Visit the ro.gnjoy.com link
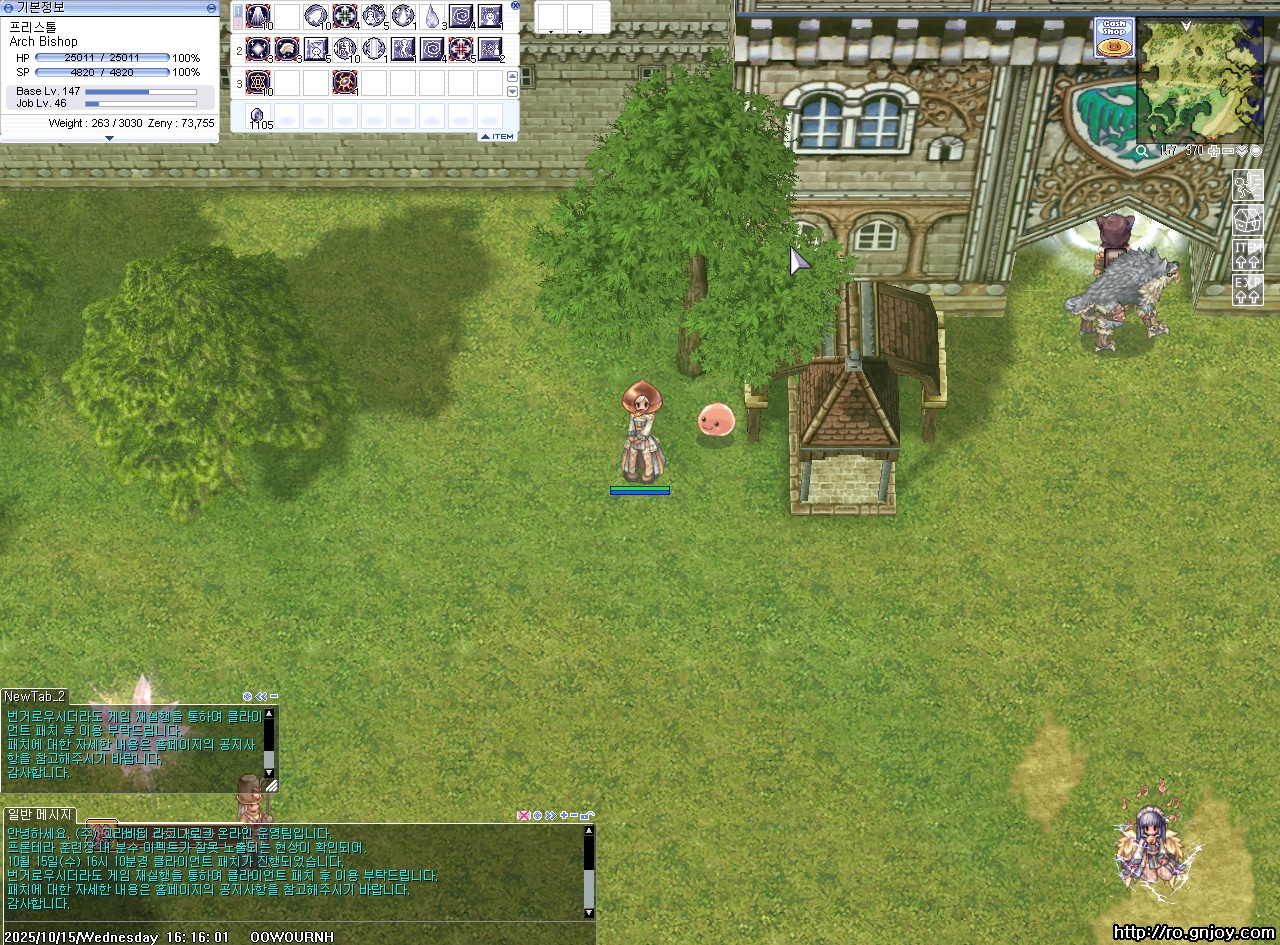 click(x=1193, y=933)
